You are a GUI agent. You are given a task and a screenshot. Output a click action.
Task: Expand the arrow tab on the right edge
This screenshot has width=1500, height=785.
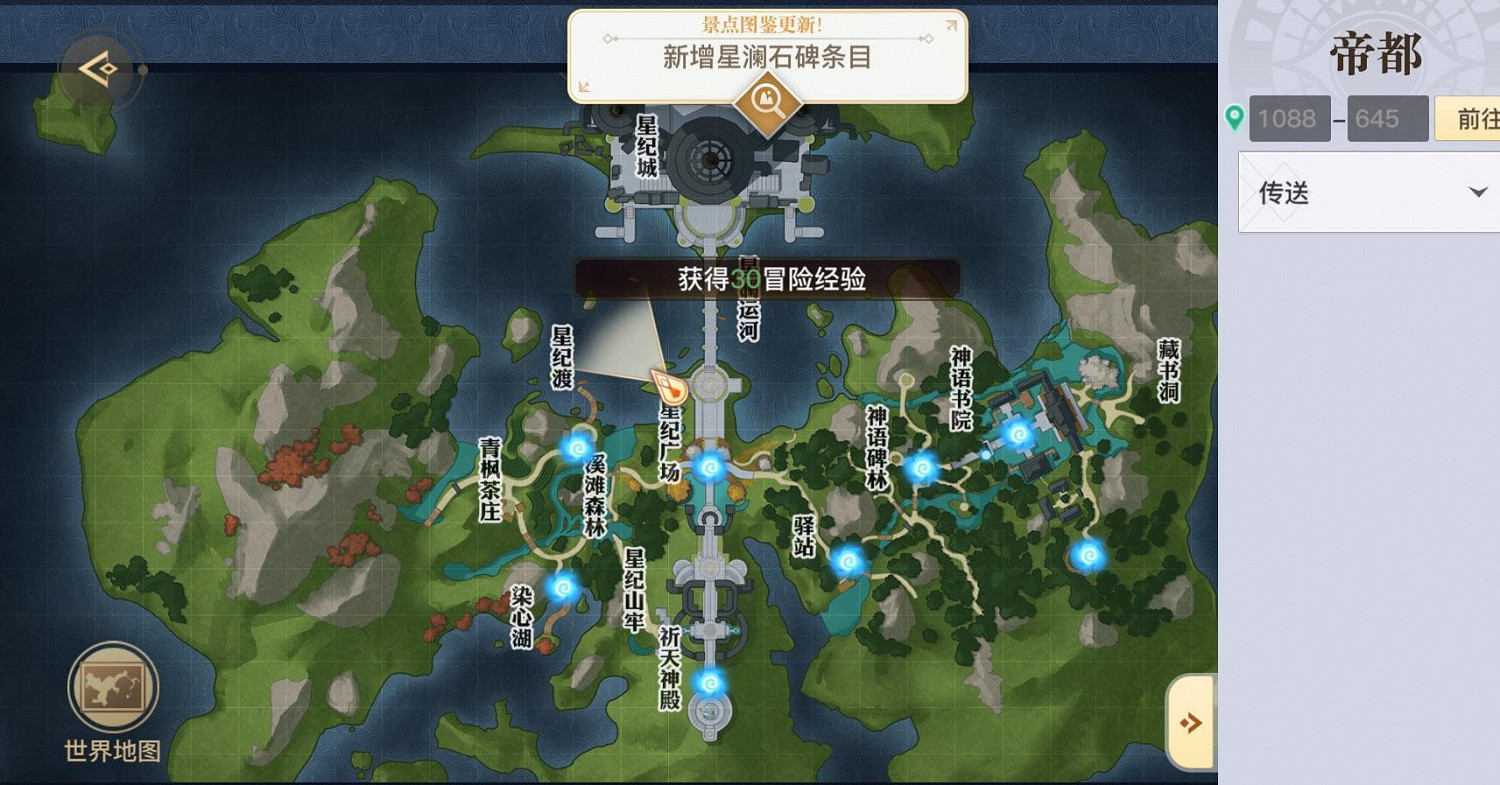point(1190,720)
